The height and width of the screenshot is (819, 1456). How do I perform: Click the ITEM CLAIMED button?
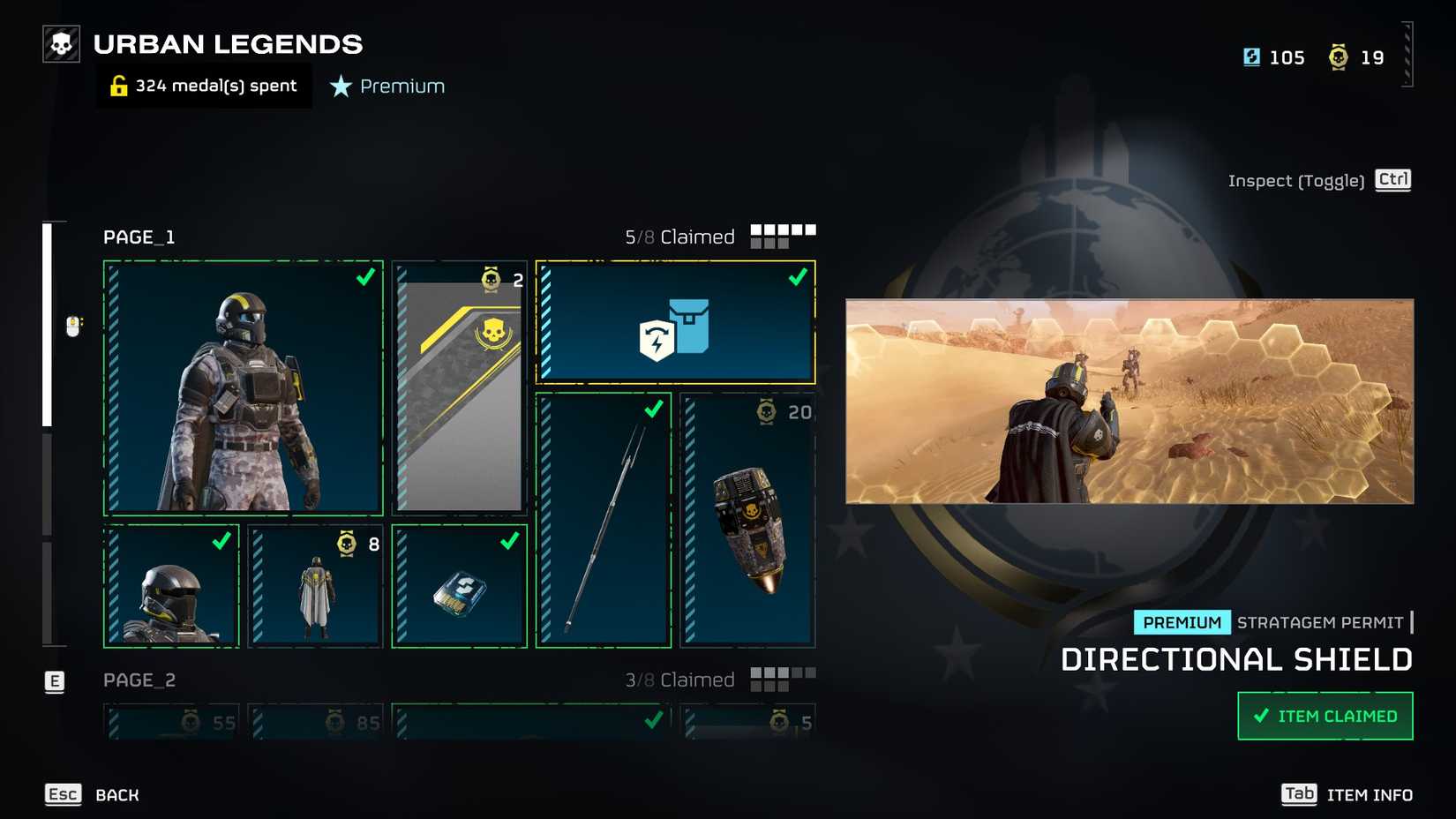coord(1325,716)
